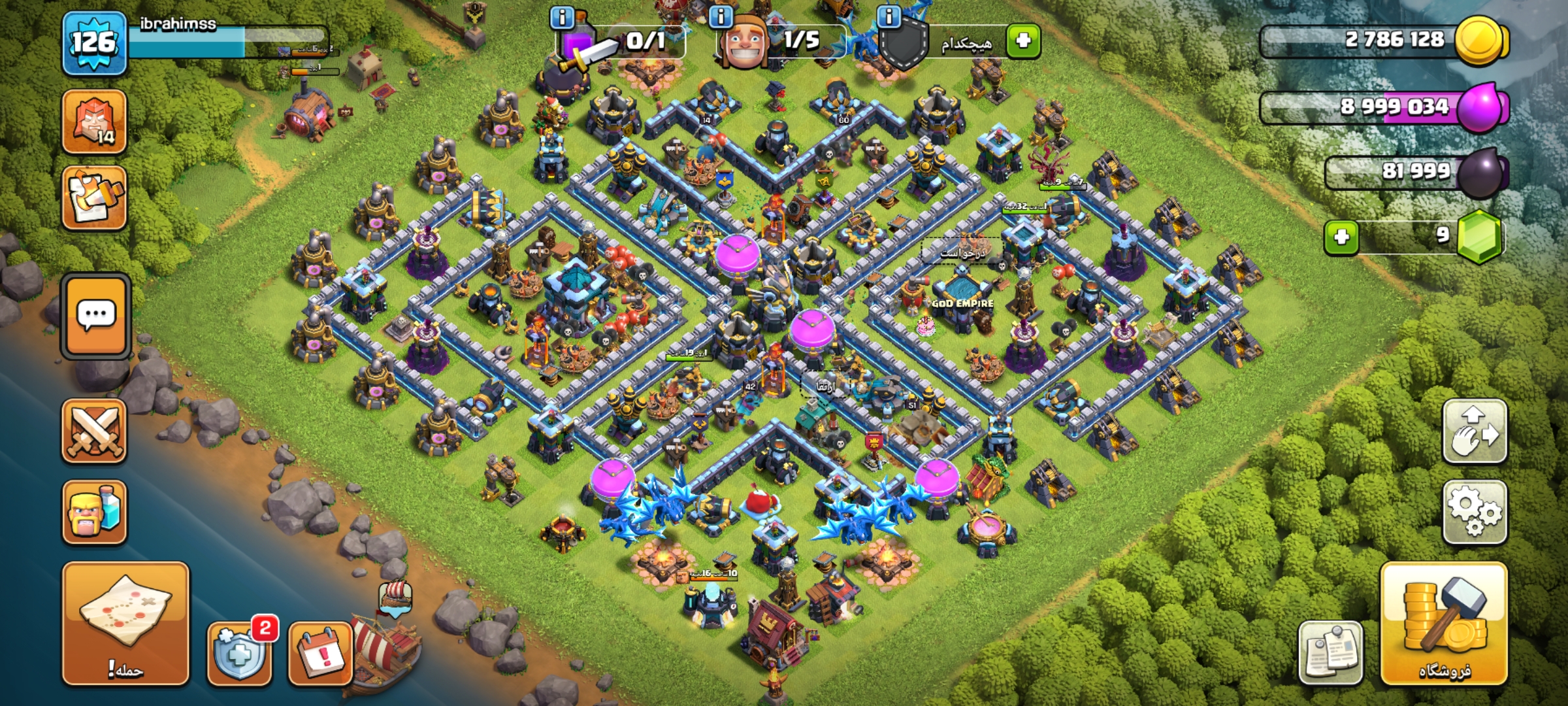
Task: Open the orange notes icon below the hero icon
Action: pyautogui.click(x=94, y=197)
